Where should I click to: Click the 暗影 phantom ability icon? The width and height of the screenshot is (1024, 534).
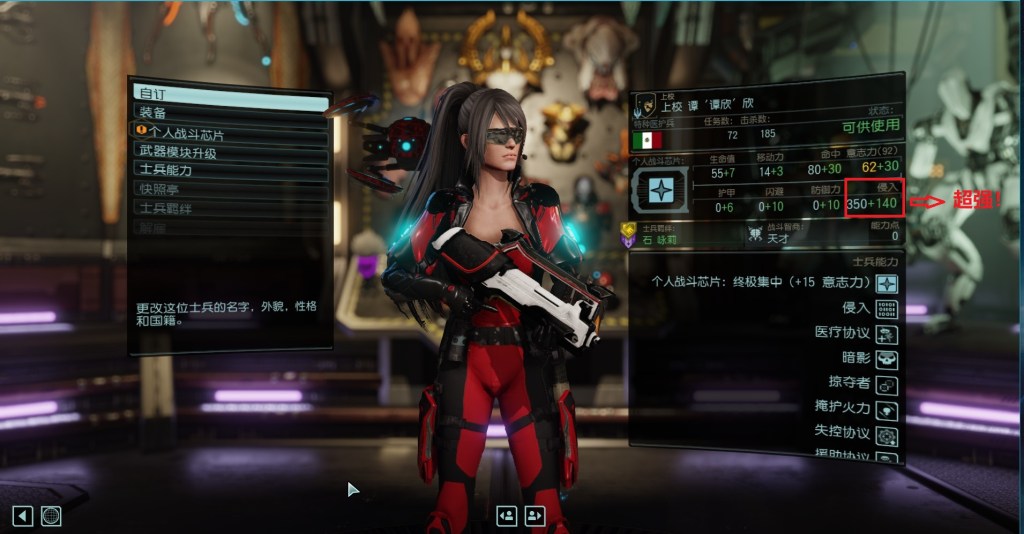[886, 359]
